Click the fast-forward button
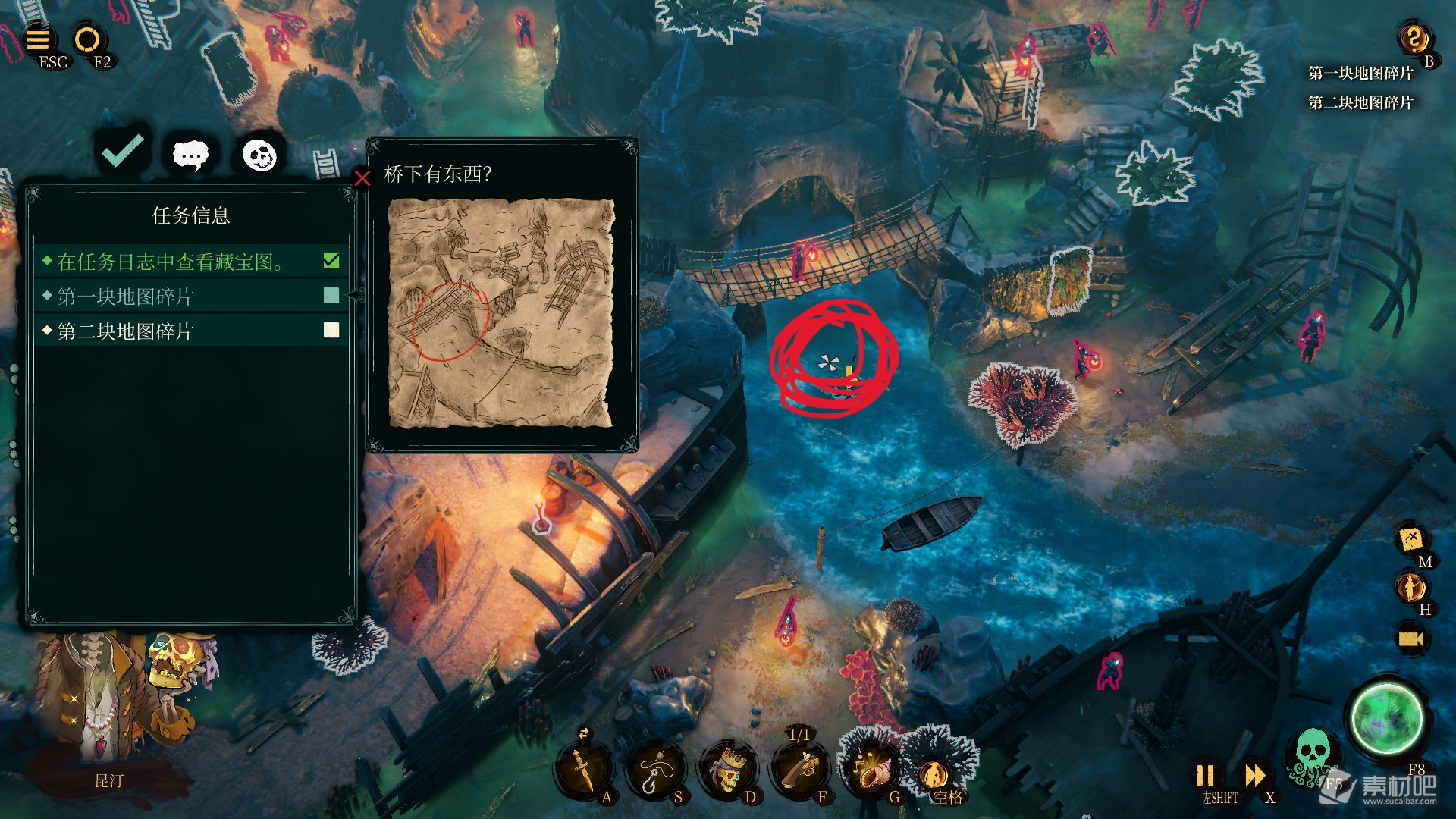The height and width of the screenshot is (819, 1456). coord(1255,775)
